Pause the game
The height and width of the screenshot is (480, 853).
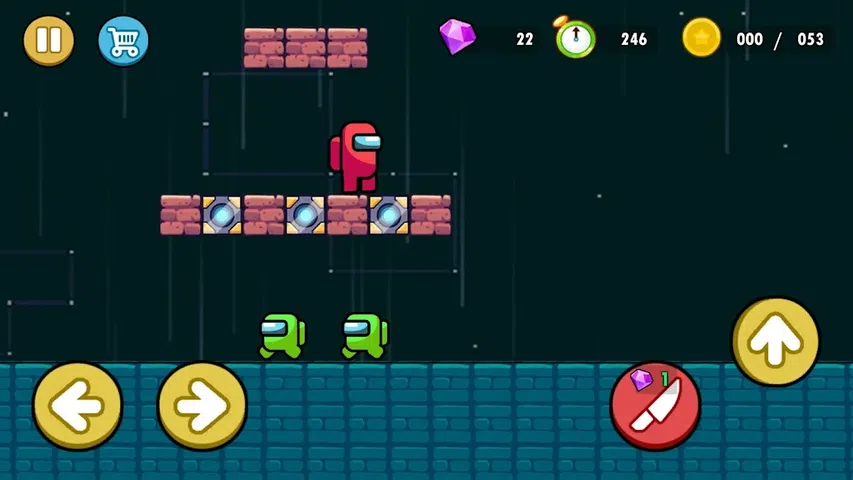[48, 41]
